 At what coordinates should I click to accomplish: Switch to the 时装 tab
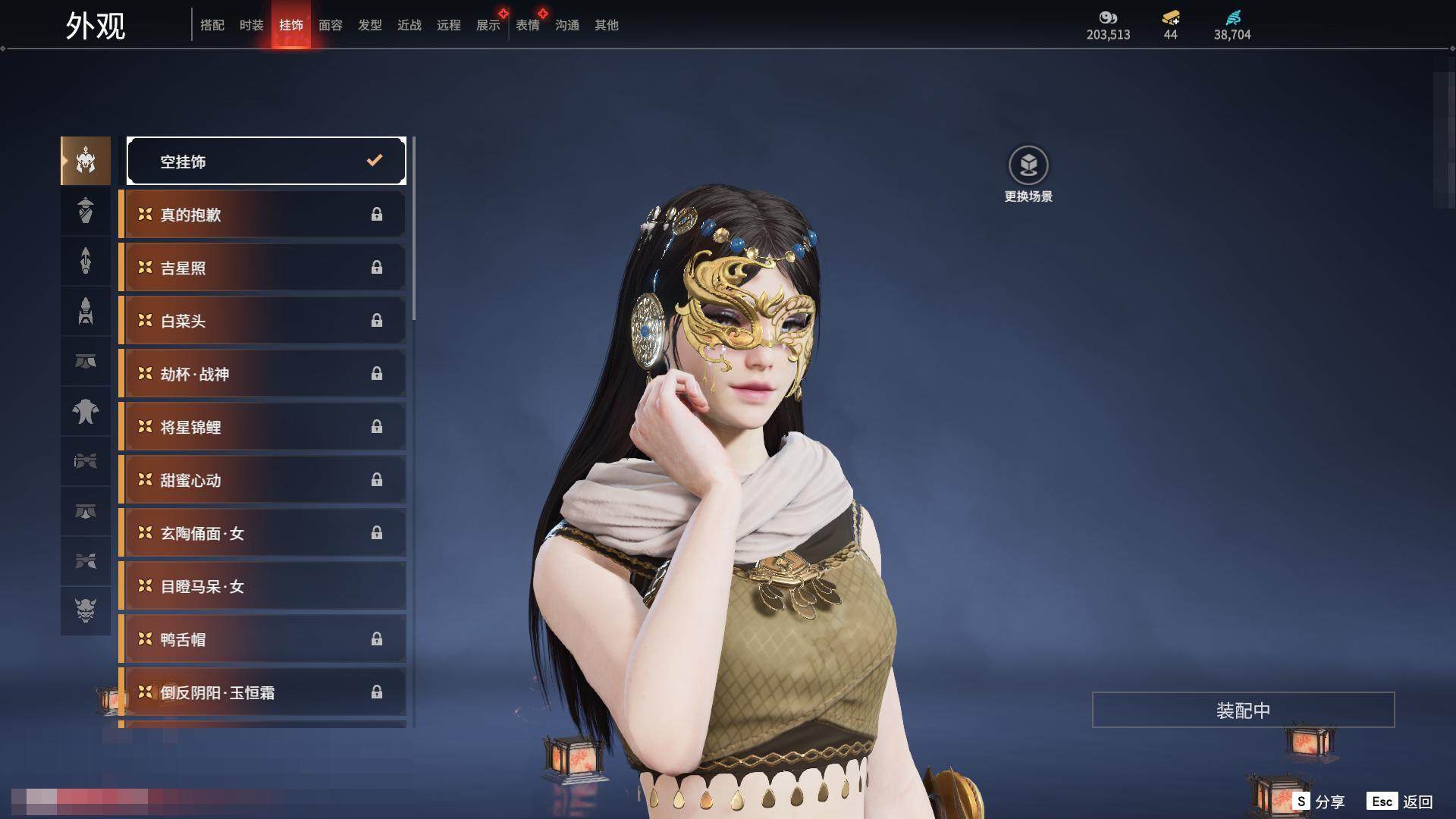[251, 25]
